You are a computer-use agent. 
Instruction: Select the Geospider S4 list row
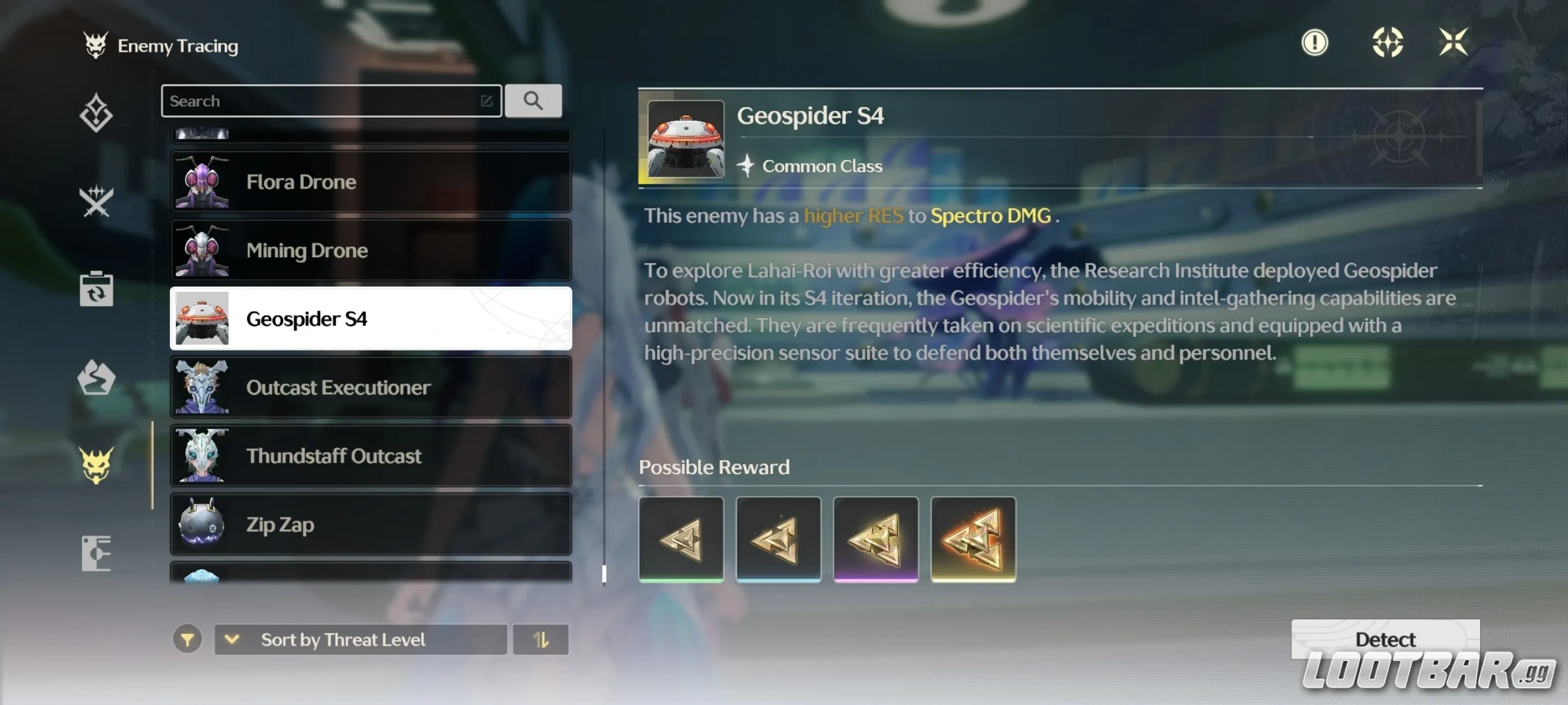371,319
